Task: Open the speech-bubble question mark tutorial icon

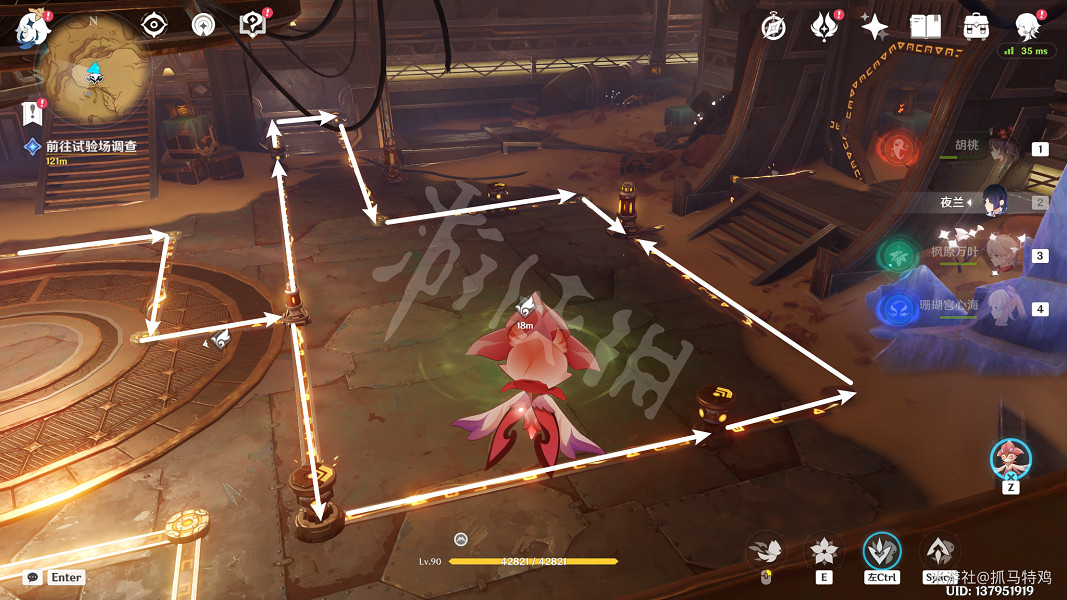Action: point(253,26)
